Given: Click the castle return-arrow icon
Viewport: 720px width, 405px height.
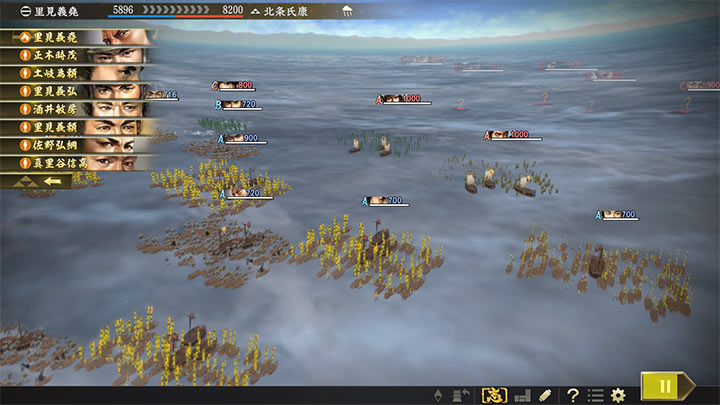Looking at the screenshot, I should tap(462, 395).
